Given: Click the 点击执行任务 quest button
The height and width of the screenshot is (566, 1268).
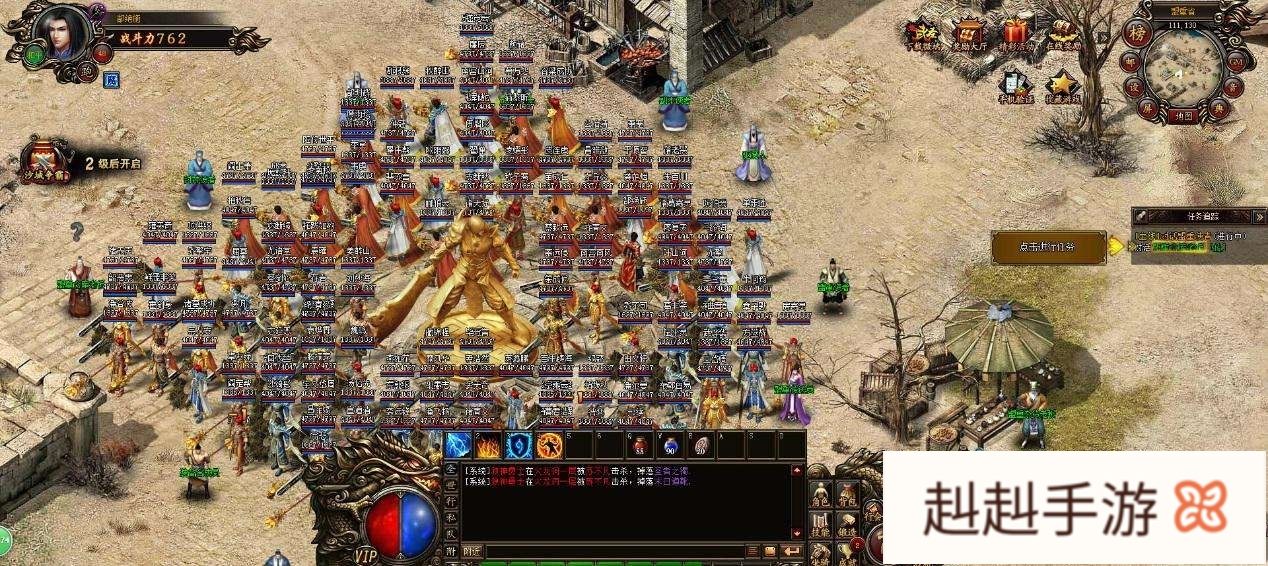Looking at the screenshot, I should click(1049, 247).
